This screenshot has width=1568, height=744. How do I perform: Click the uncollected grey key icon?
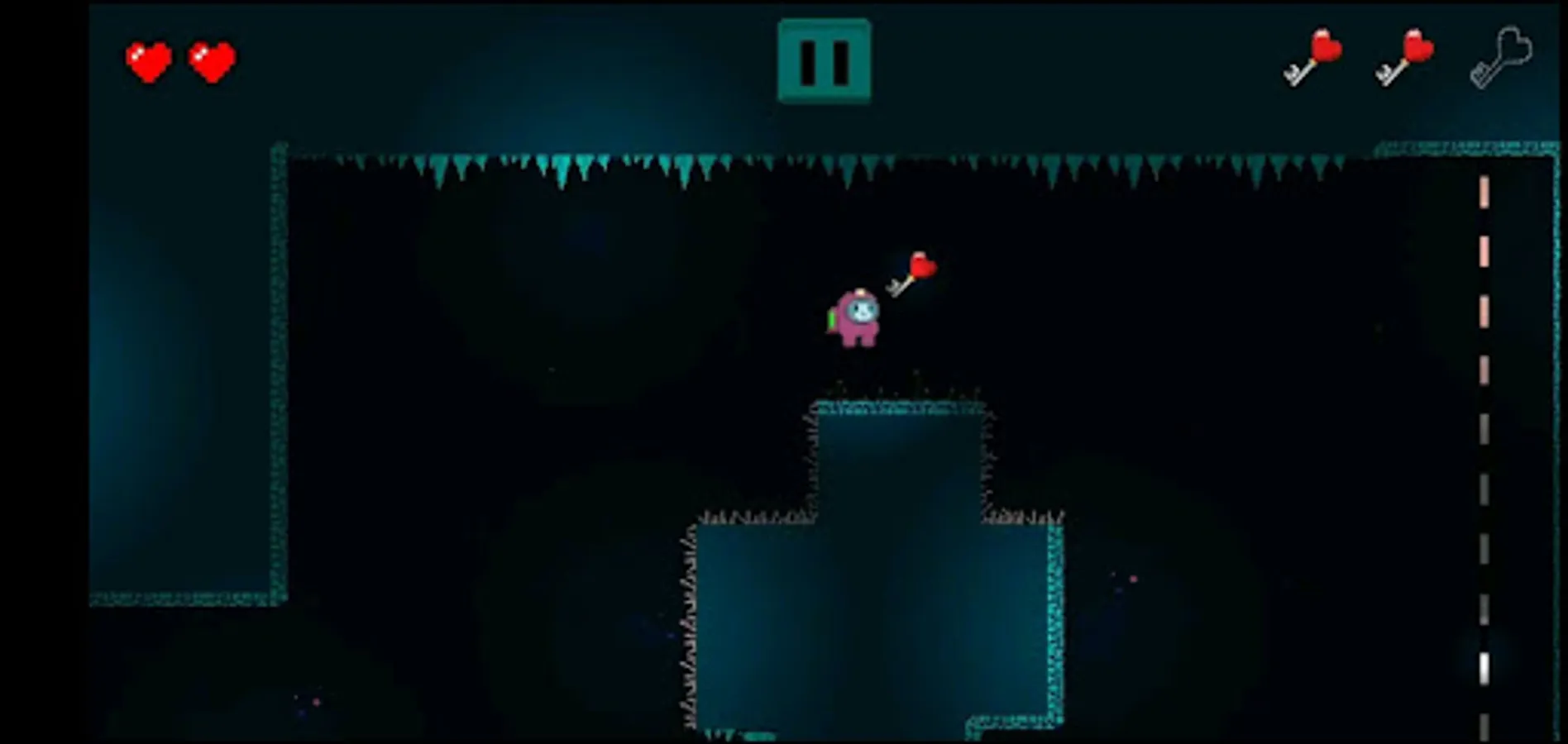1501,58
